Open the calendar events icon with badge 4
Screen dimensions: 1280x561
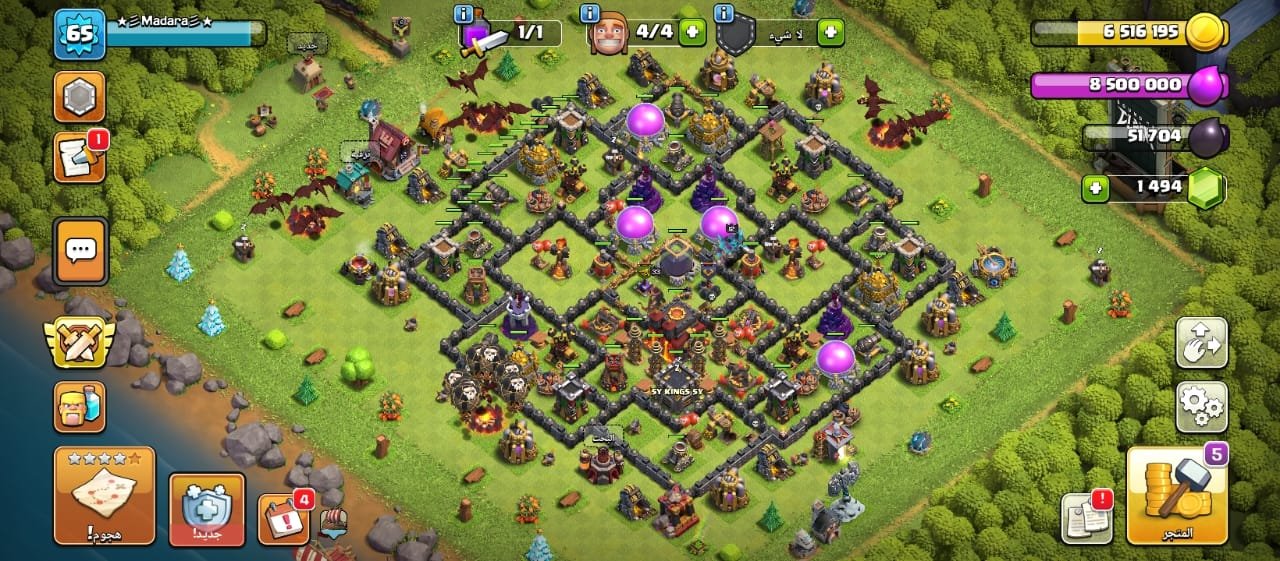point(283,519)
